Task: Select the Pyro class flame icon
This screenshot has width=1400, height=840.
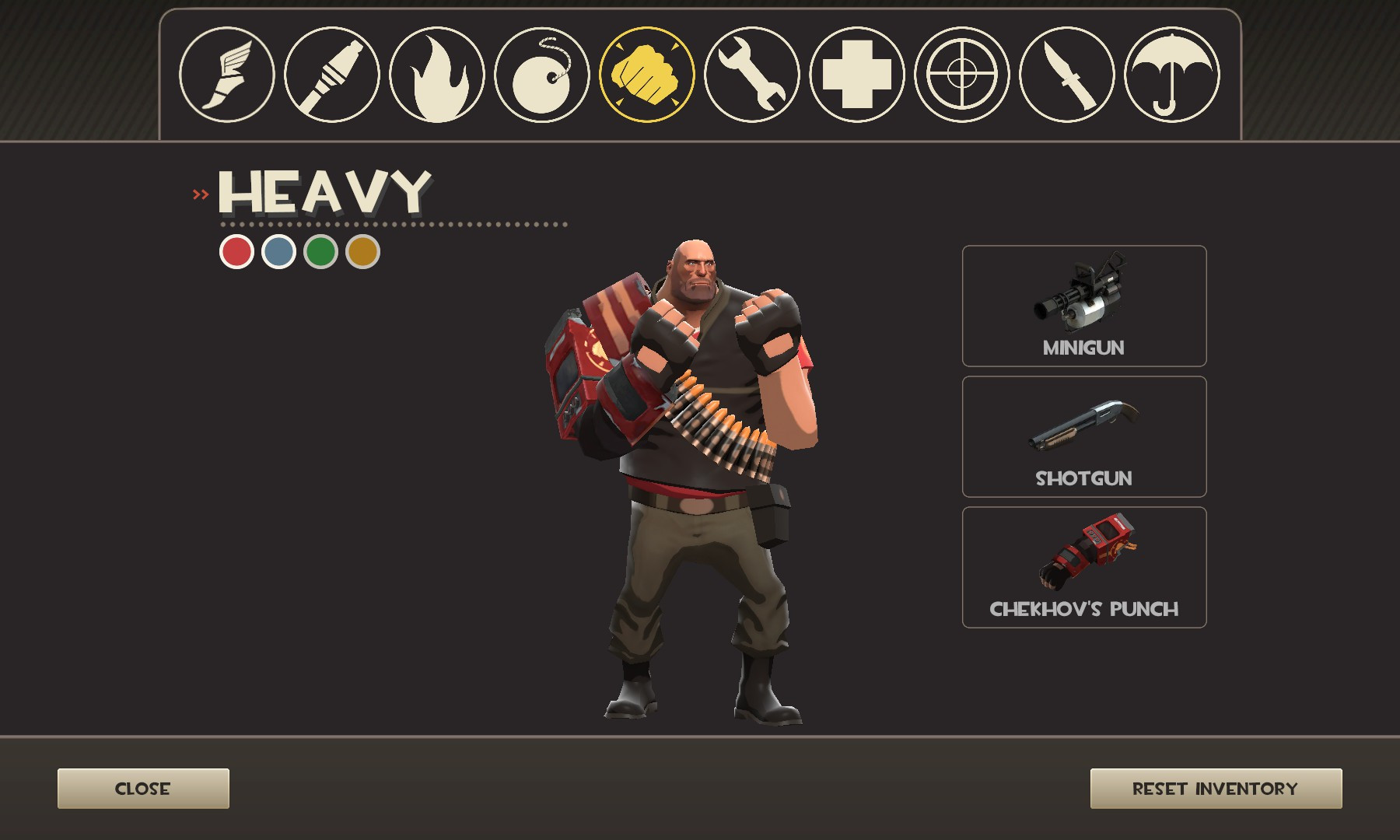Action: (x=436, y=74)
